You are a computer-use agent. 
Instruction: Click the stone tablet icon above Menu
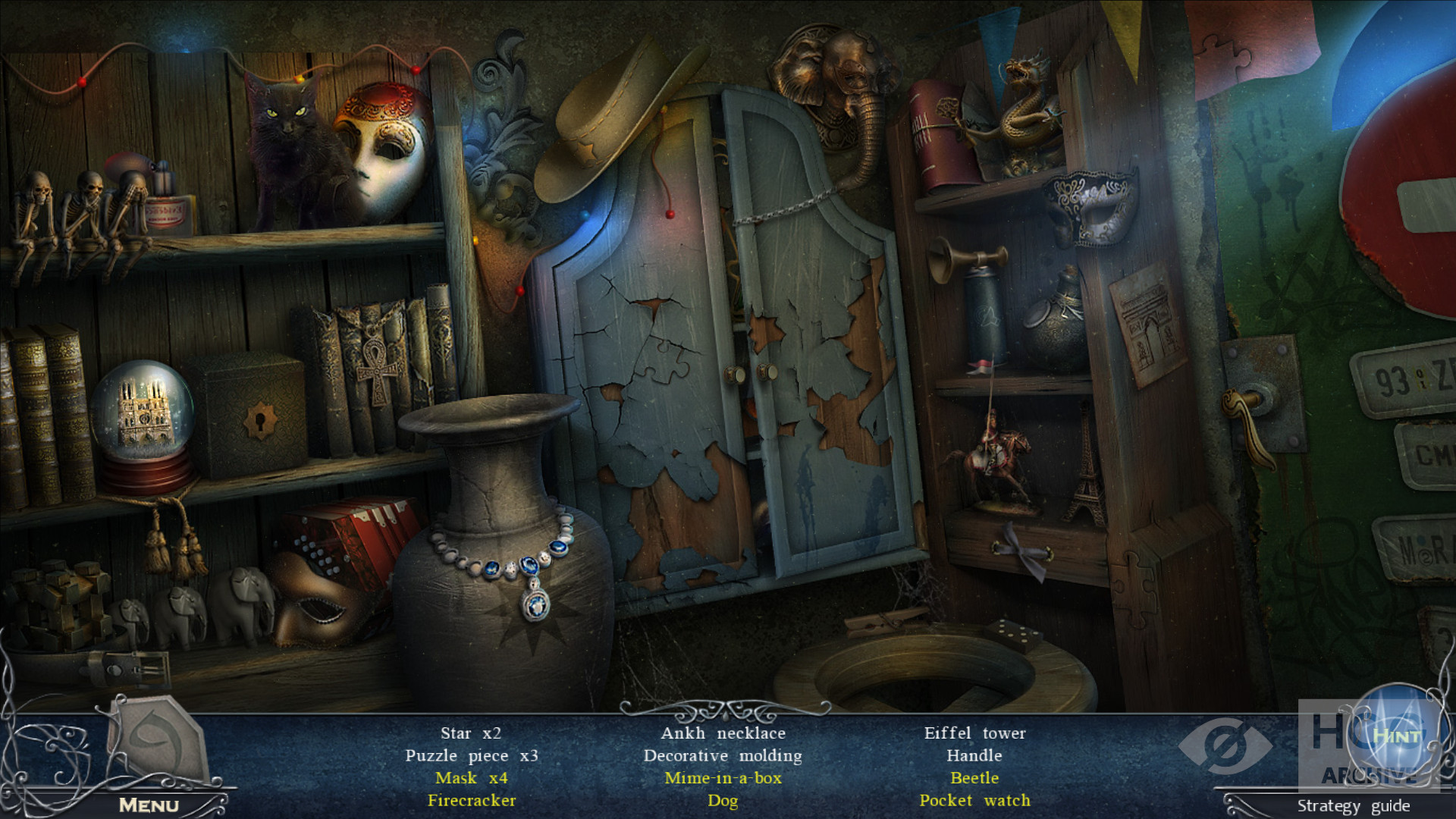158,739
